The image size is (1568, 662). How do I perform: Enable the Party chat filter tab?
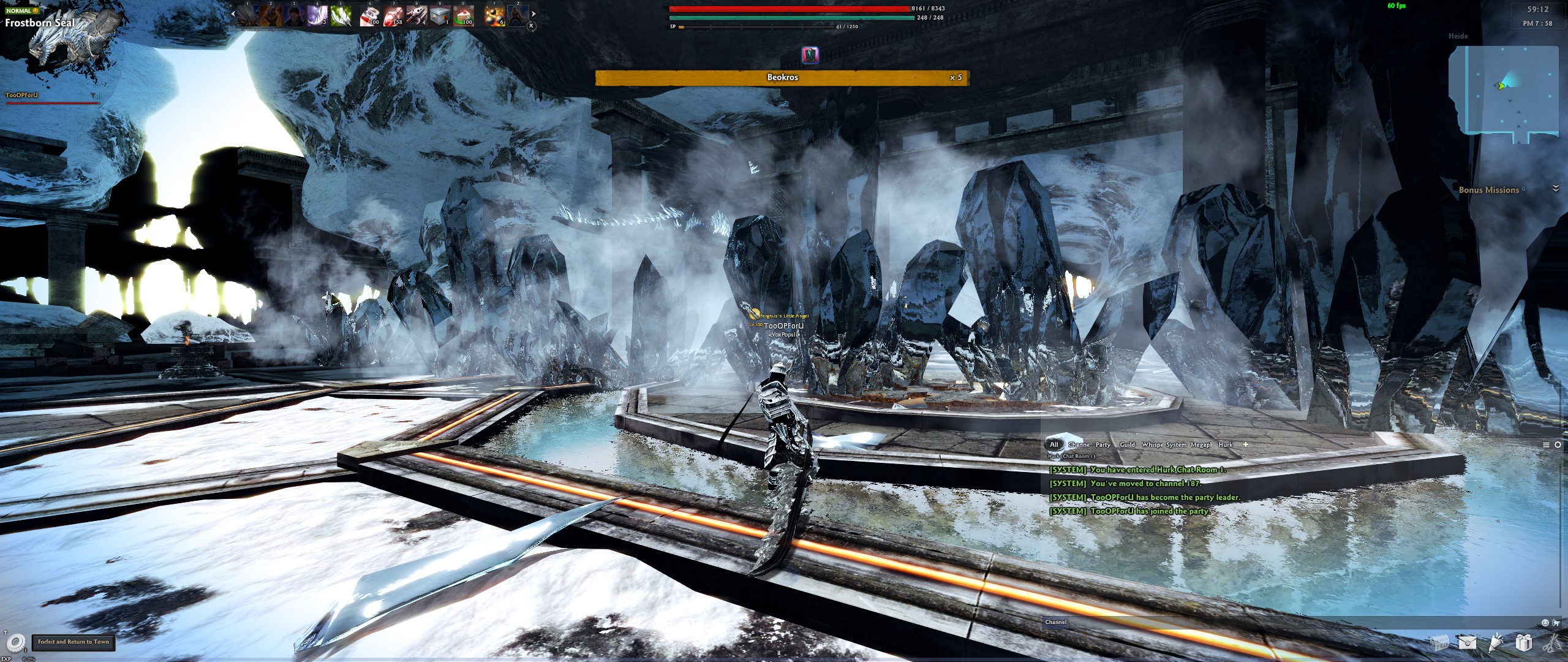pos(1103,444)
